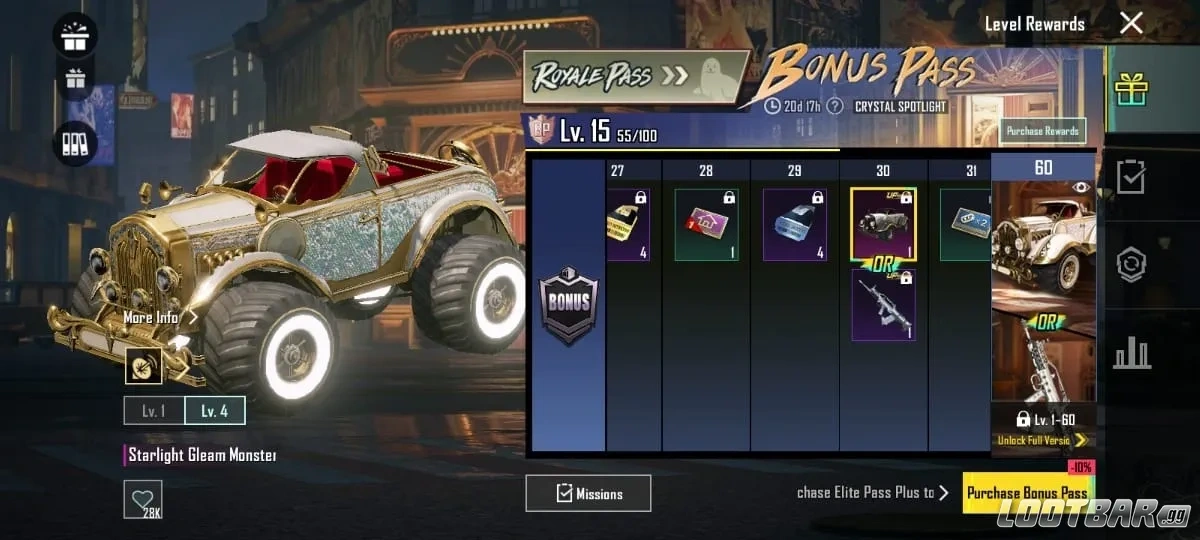Open the Missions panel
The width and height of the screenshot is (1200, 540).
(x=588, y=493)
